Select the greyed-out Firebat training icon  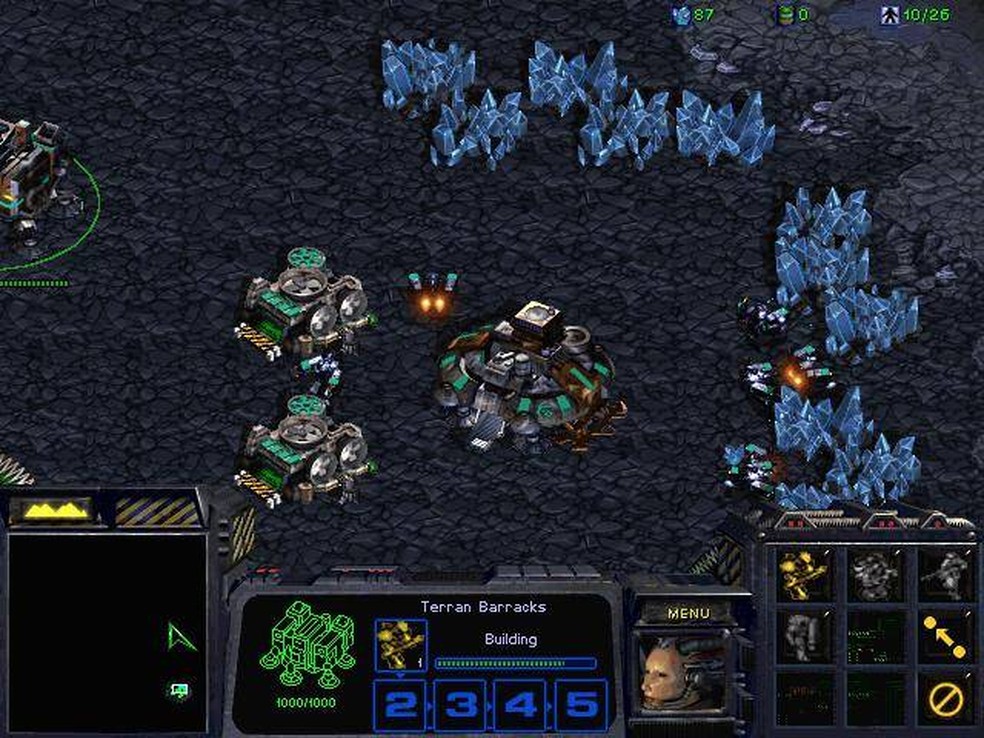(874, 575)
